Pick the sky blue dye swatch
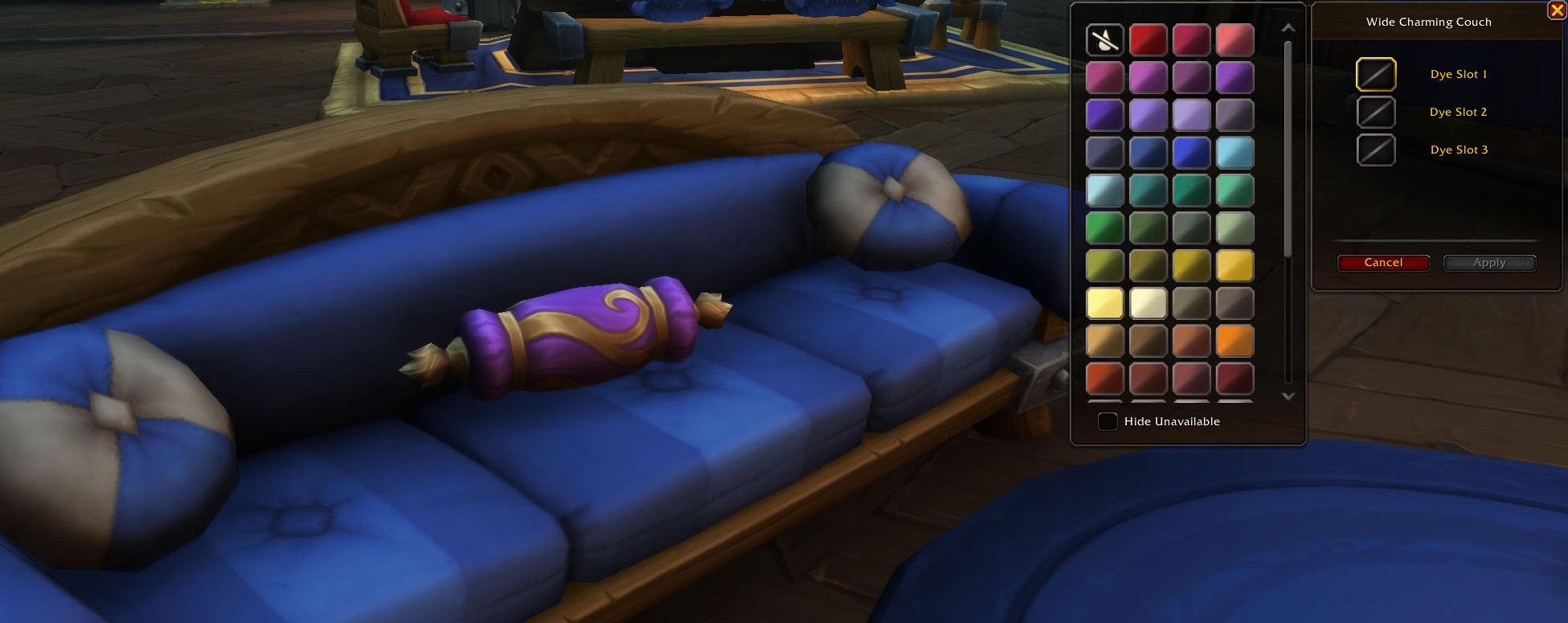The height and width of the screenshot is (623, 1568). click(x=1234, y=153)
